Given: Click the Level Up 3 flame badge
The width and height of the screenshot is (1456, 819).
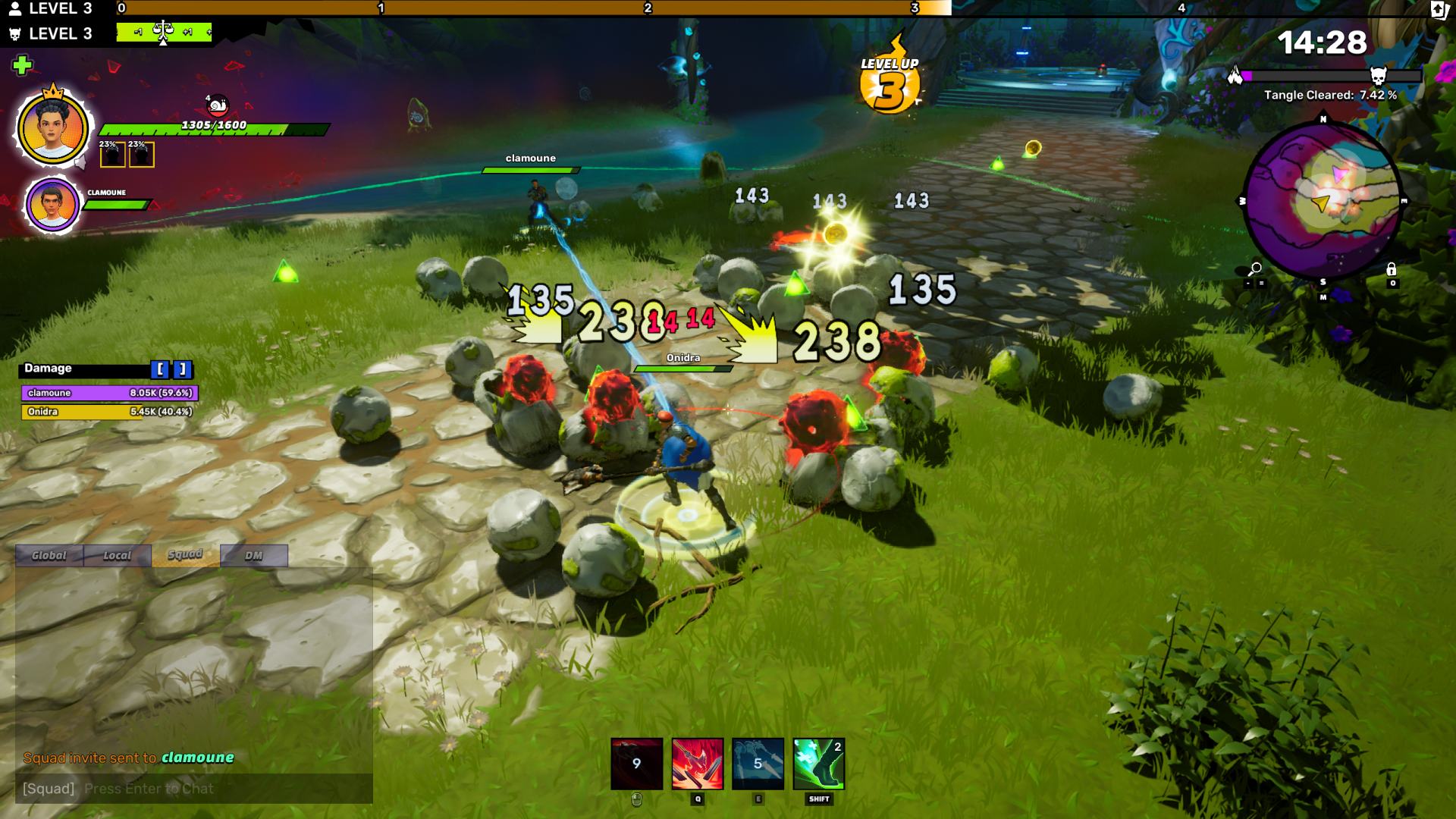Looking at the screenshot, I should coord(890,83).
